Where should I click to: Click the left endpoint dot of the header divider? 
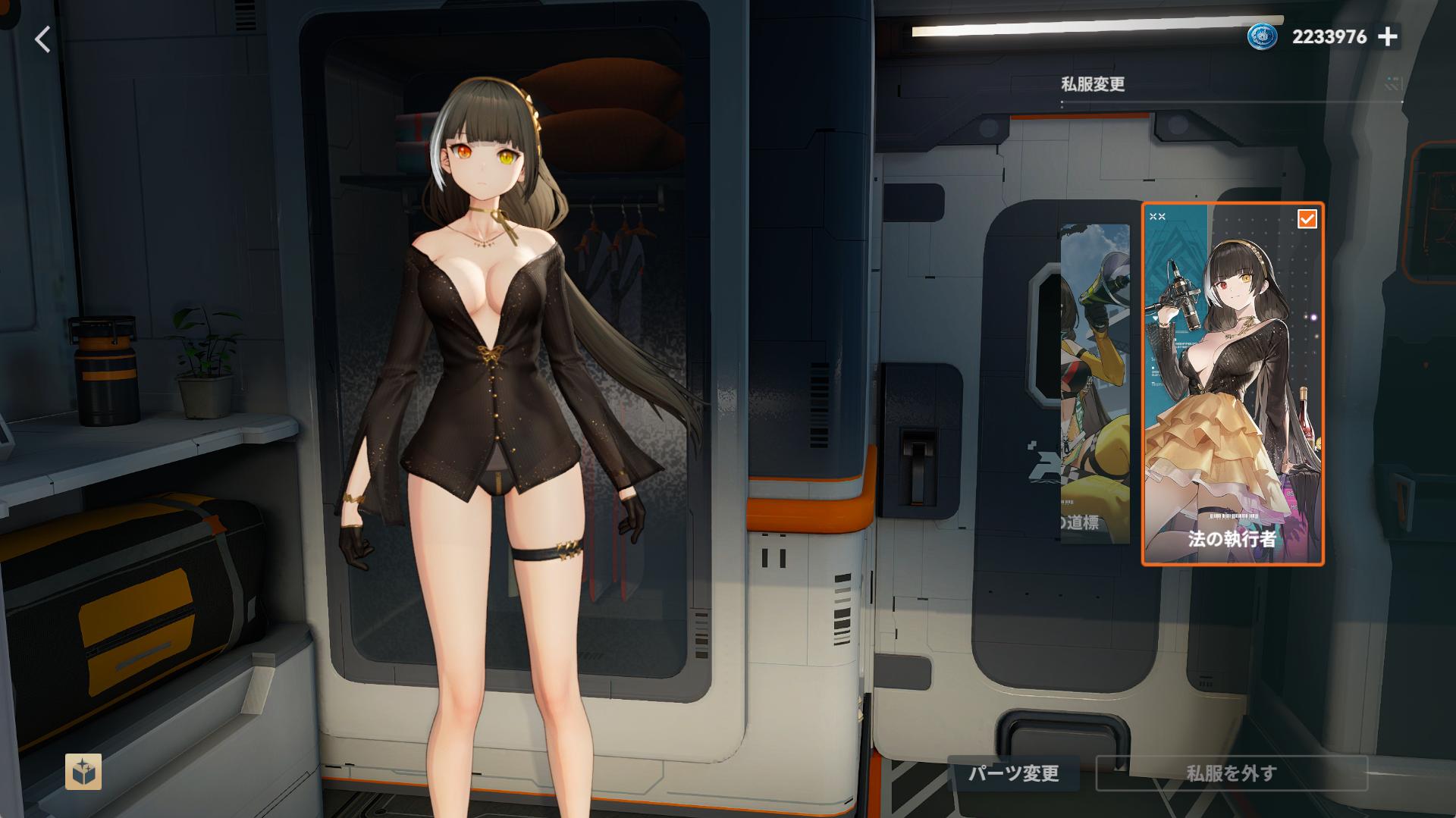[x=1062, y=100]
